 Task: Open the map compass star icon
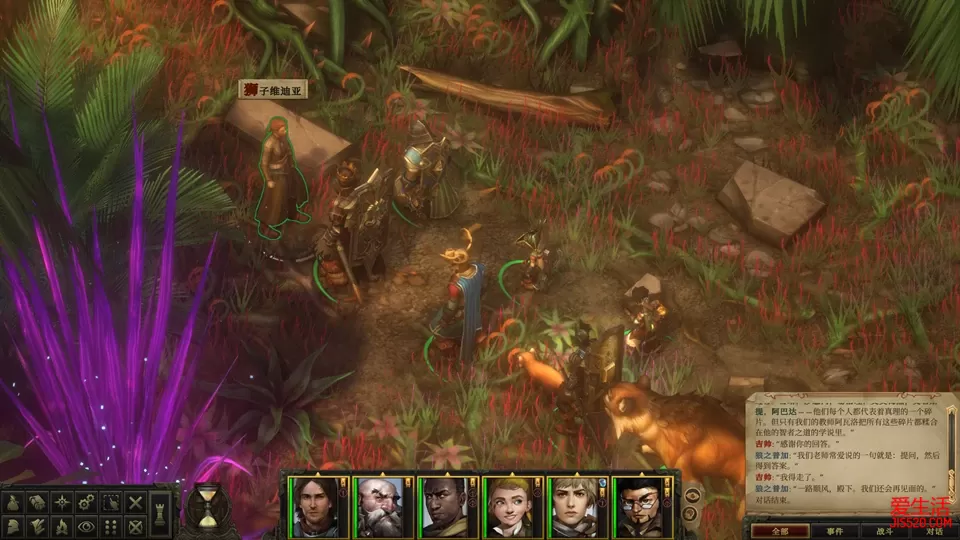coord(63,503)
